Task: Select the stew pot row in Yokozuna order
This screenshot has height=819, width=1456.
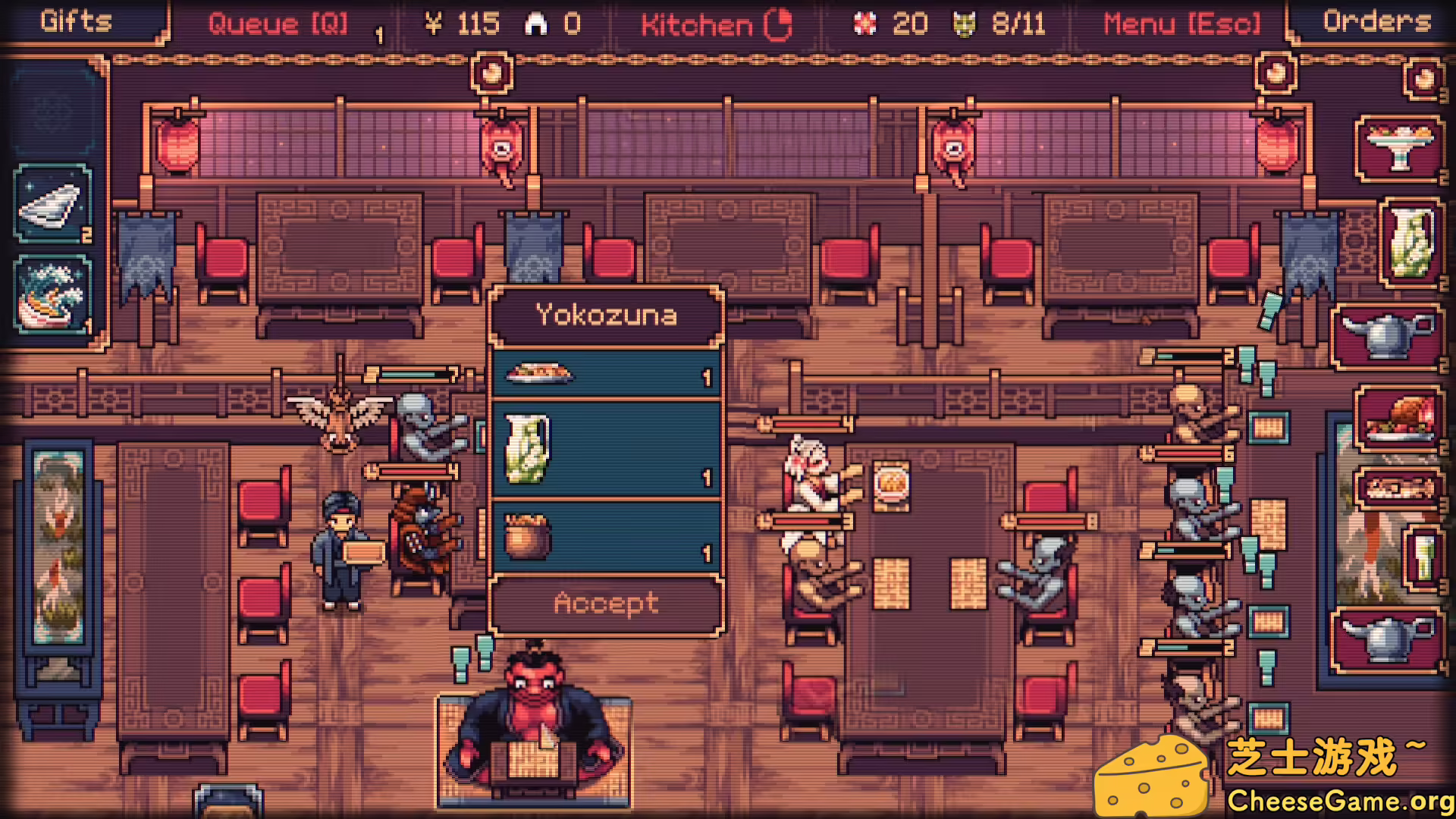Action: [606, 537]
